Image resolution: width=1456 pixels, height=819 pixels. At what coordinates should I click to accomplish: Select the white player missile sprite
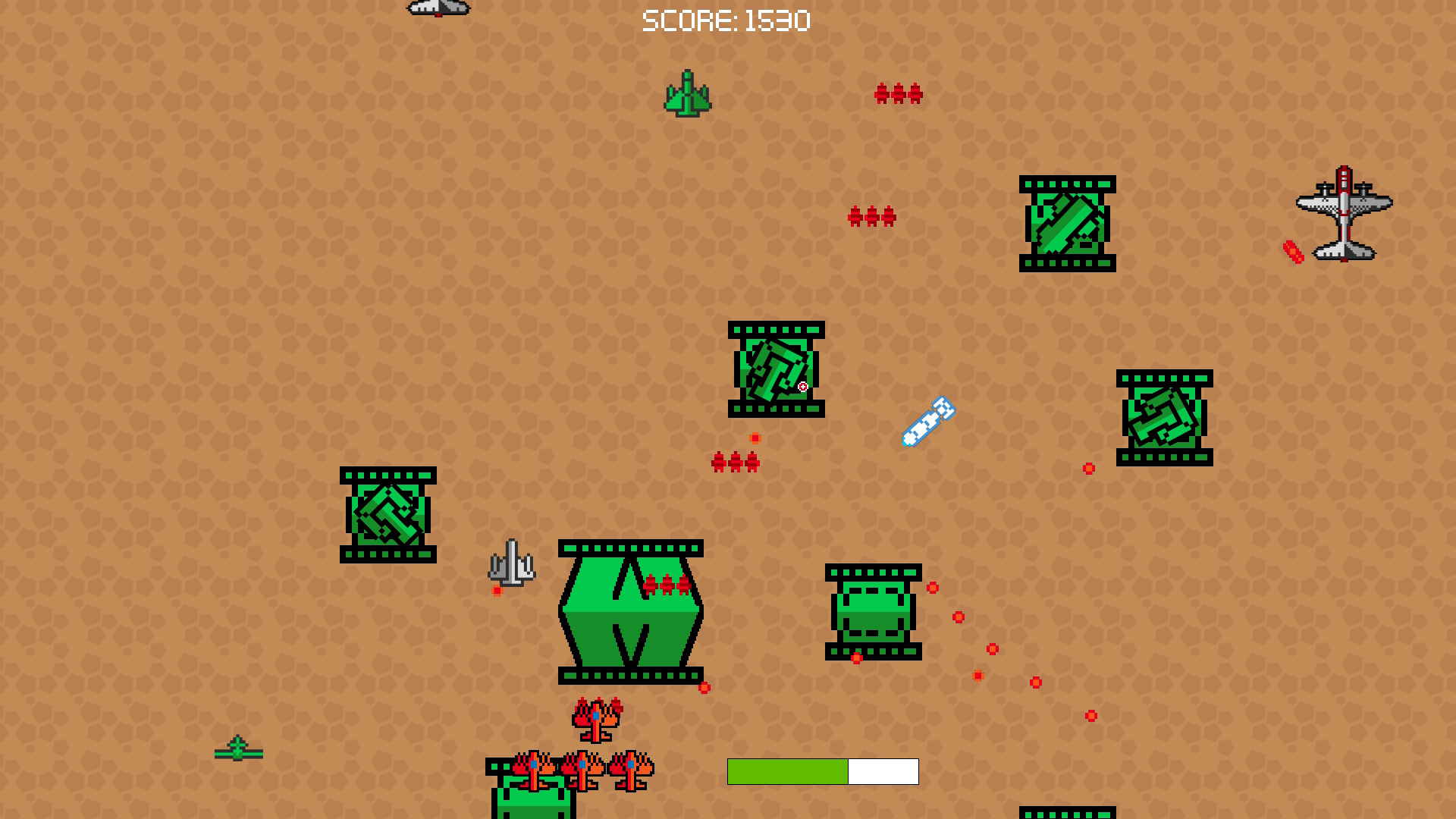tap(928, 422)
